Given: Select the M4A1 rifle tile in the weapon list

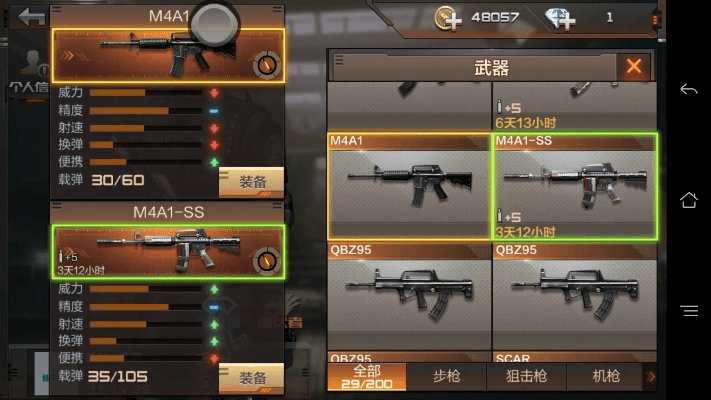Looking at the screenshot, I should pos(409,185).
